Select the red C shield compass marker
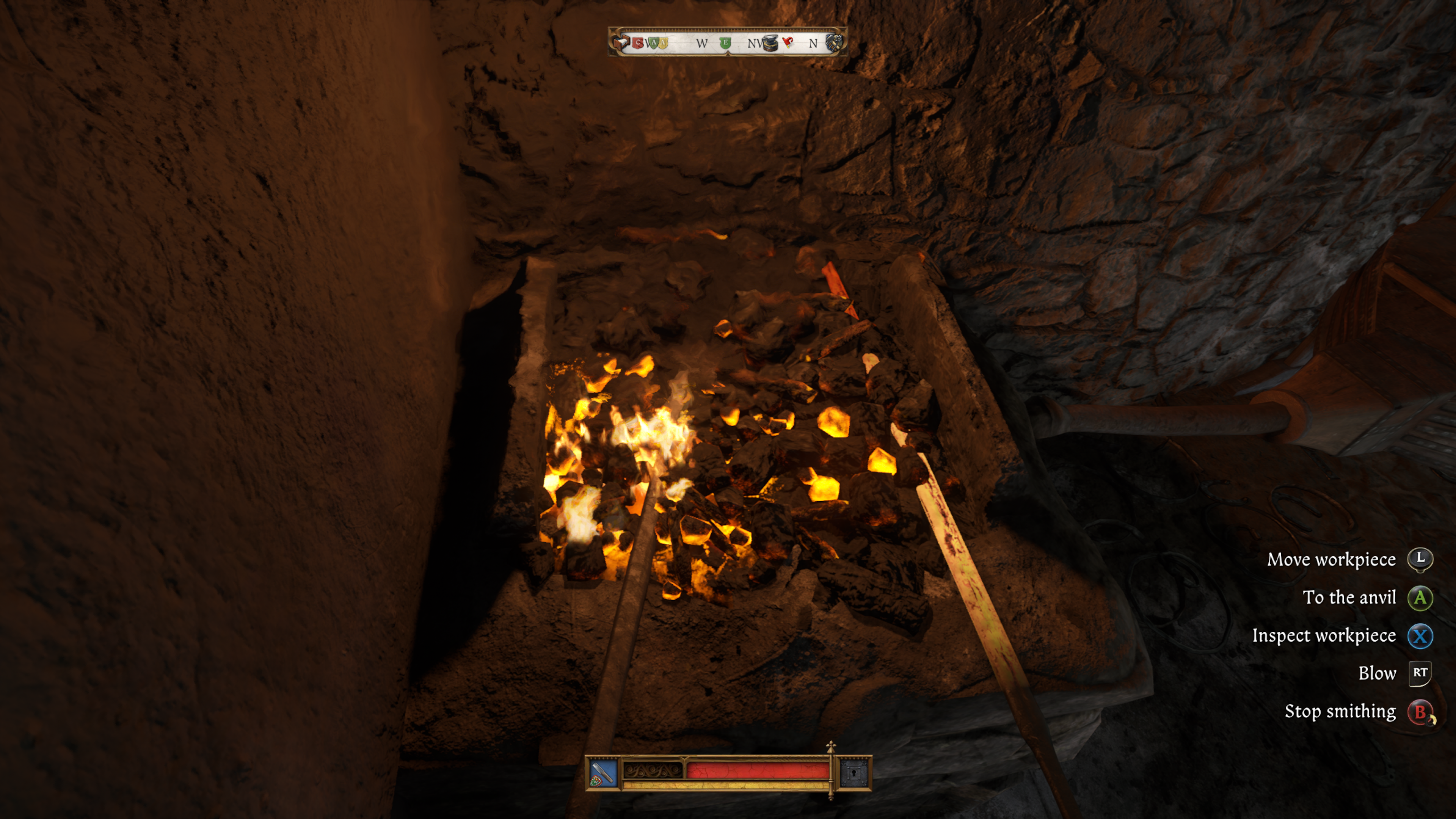This screenshot has height=819, width=1456. tap(639, 42)
